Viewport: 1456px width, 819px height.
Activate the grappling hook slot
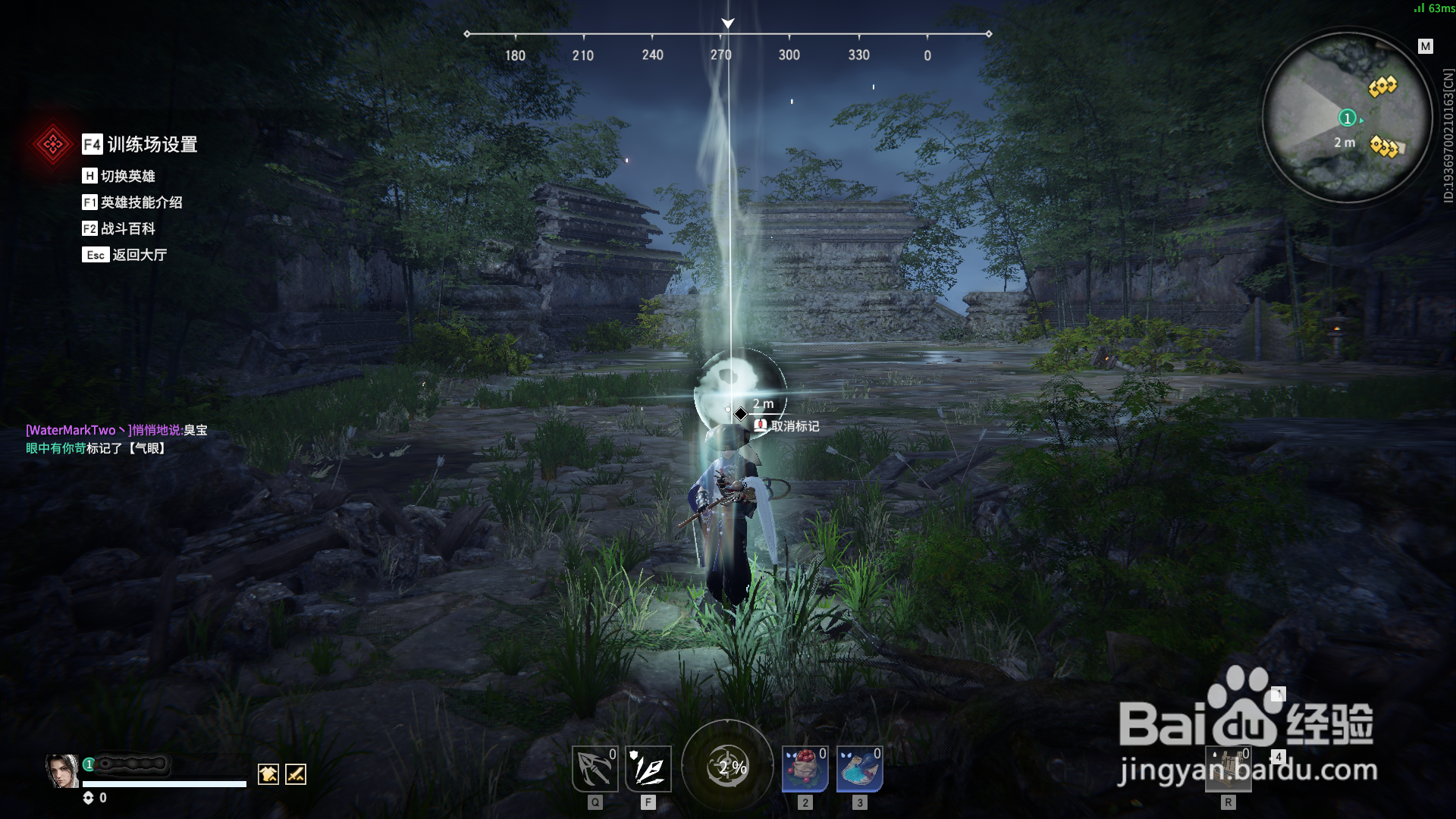tap(595, 769)
